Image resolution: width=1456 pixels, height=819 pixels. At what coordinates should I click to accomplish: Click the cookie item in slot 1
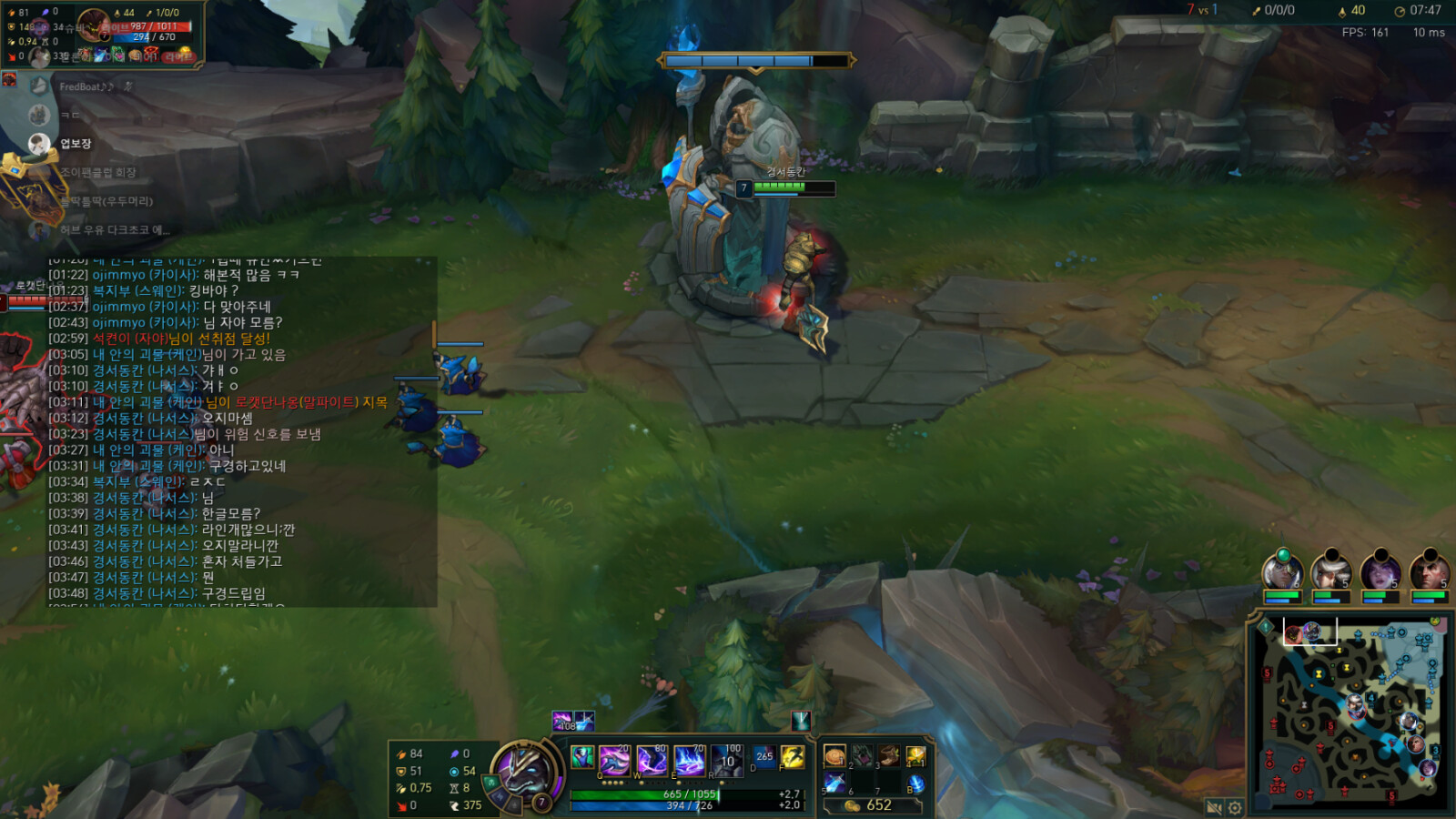pos(834,757)
